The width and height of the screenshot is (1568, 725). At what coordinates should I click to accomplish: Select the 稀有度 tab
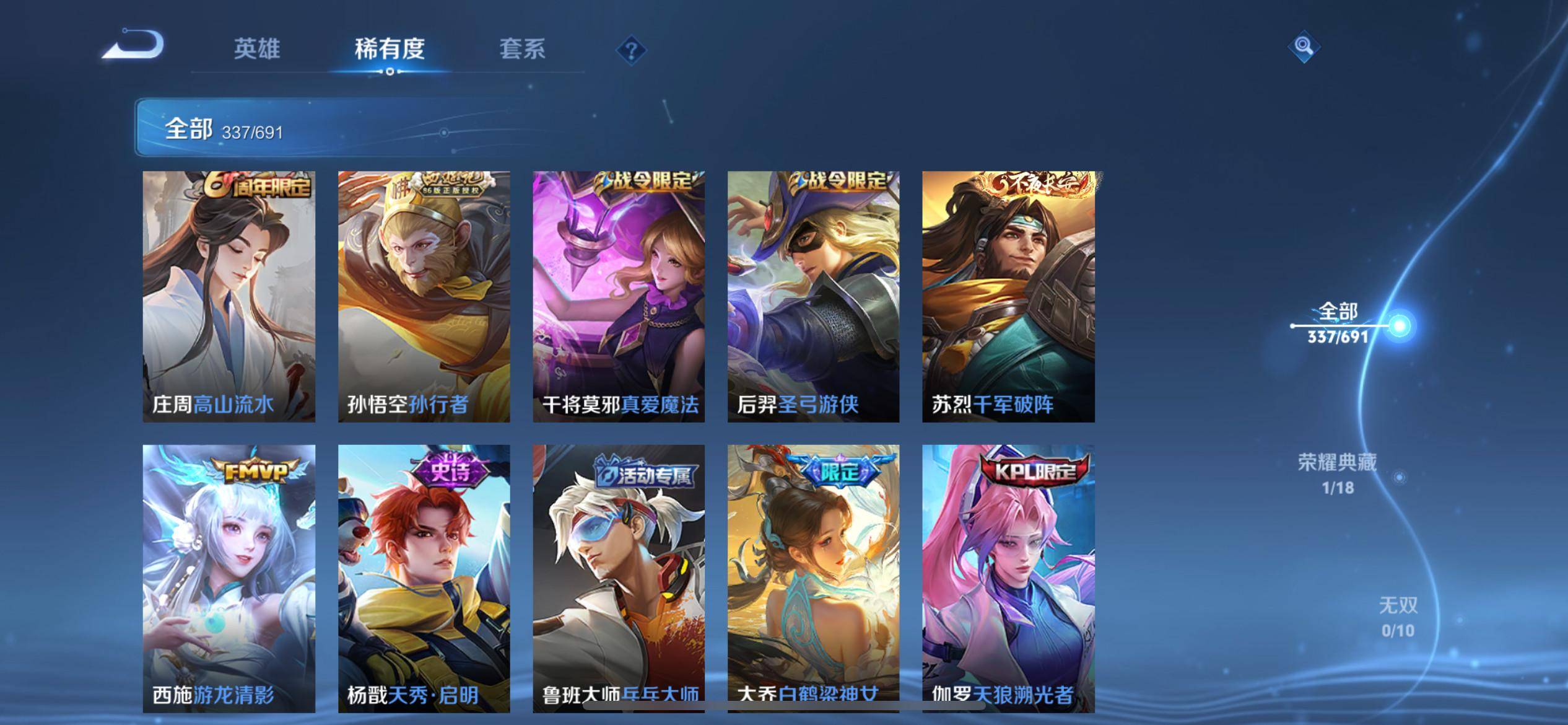390,49
